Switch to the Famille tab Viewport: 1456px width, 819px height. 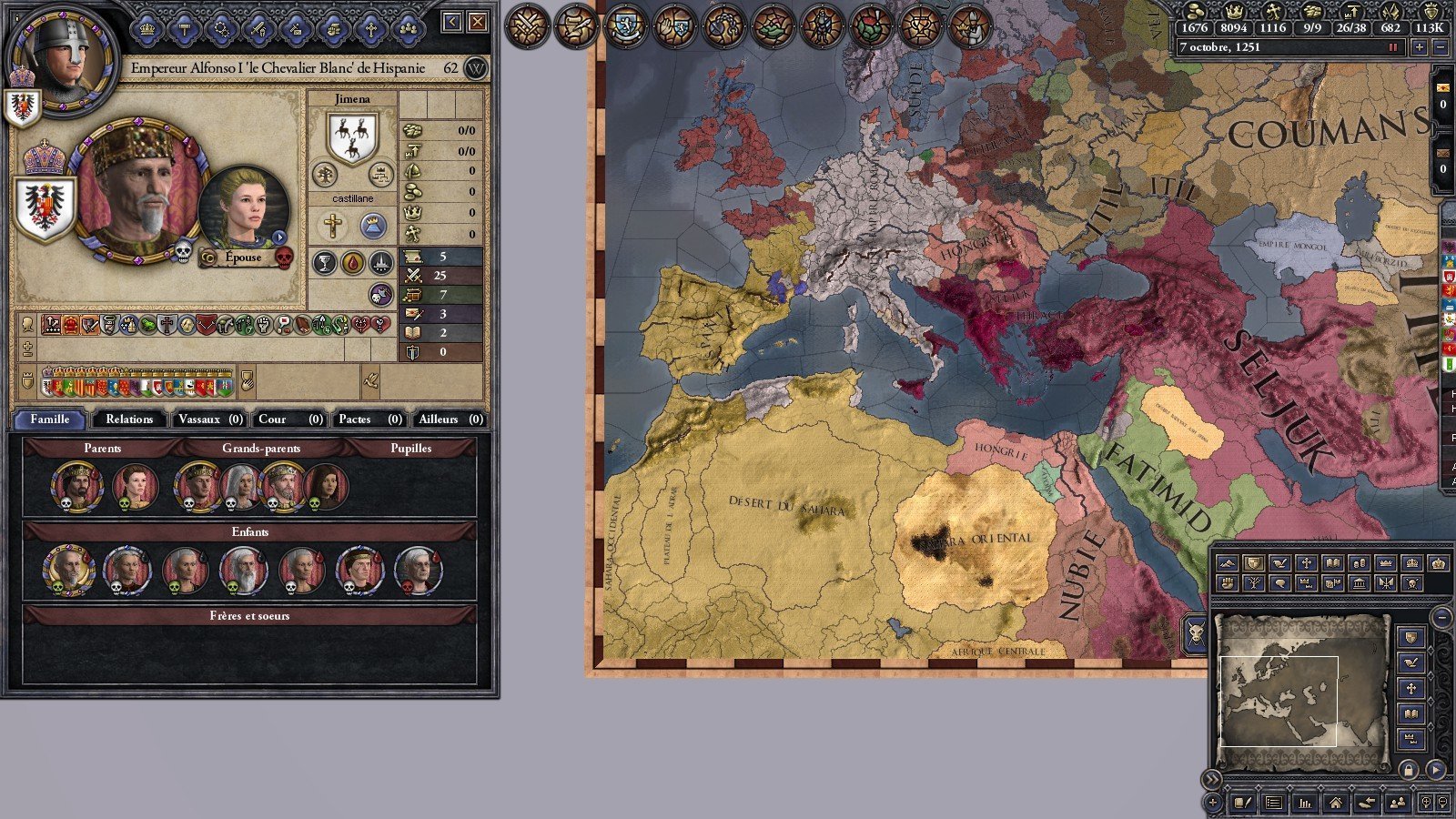click(x=50, y=420)
